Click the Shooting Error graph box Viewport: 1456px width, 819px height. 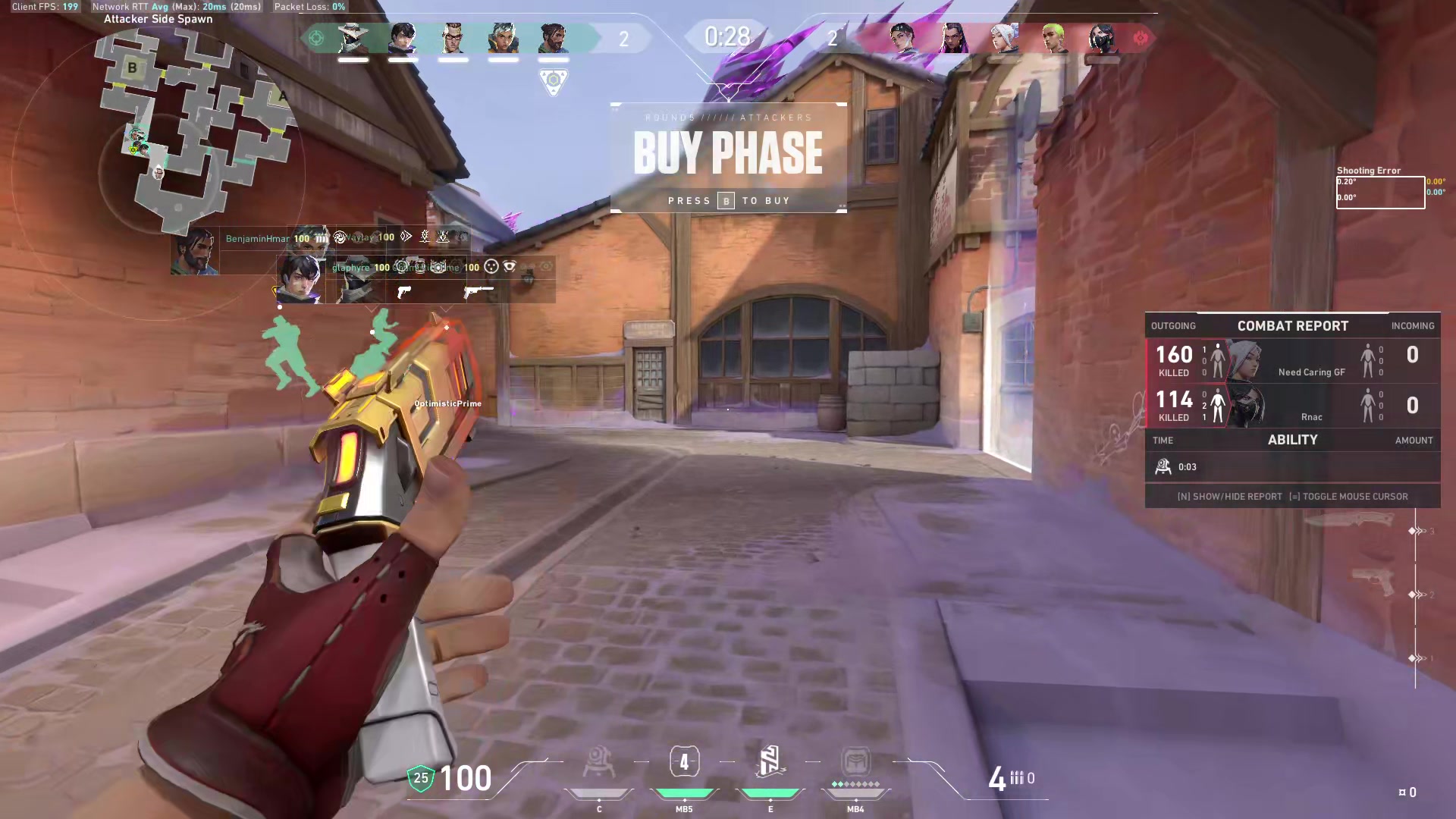pyautogui.click(x=1379, y=192)
